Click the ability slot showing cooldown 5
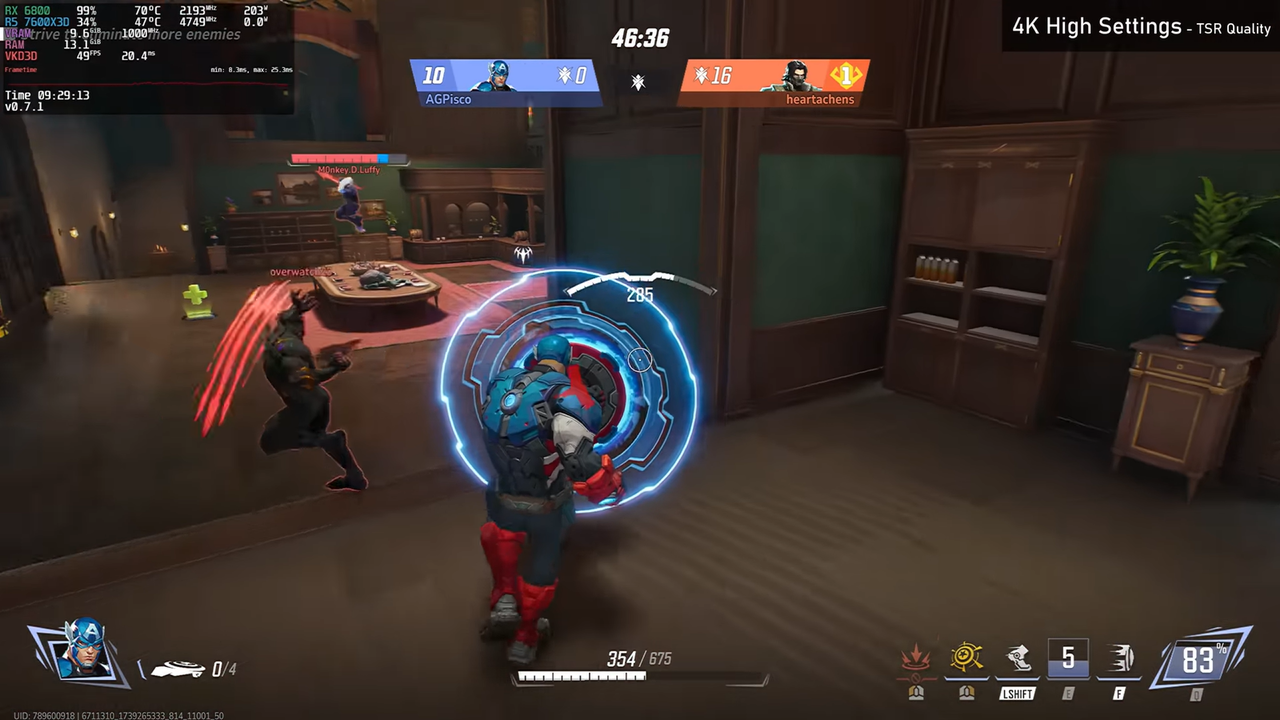The image size is (1280, 720). (x=1068, y=658)
